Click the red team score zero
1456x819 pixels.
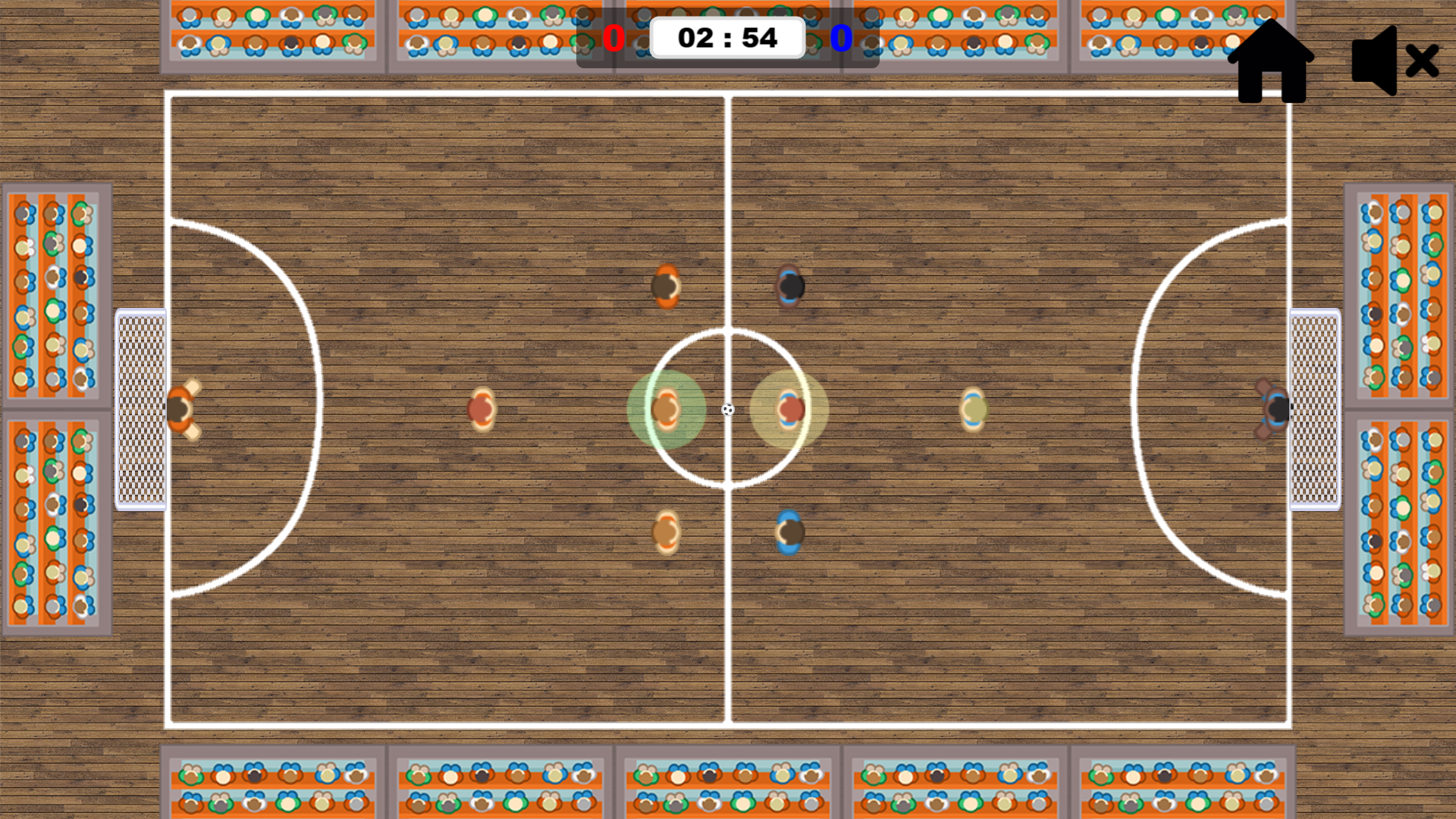pyautogui.click(x=614, y=36)
